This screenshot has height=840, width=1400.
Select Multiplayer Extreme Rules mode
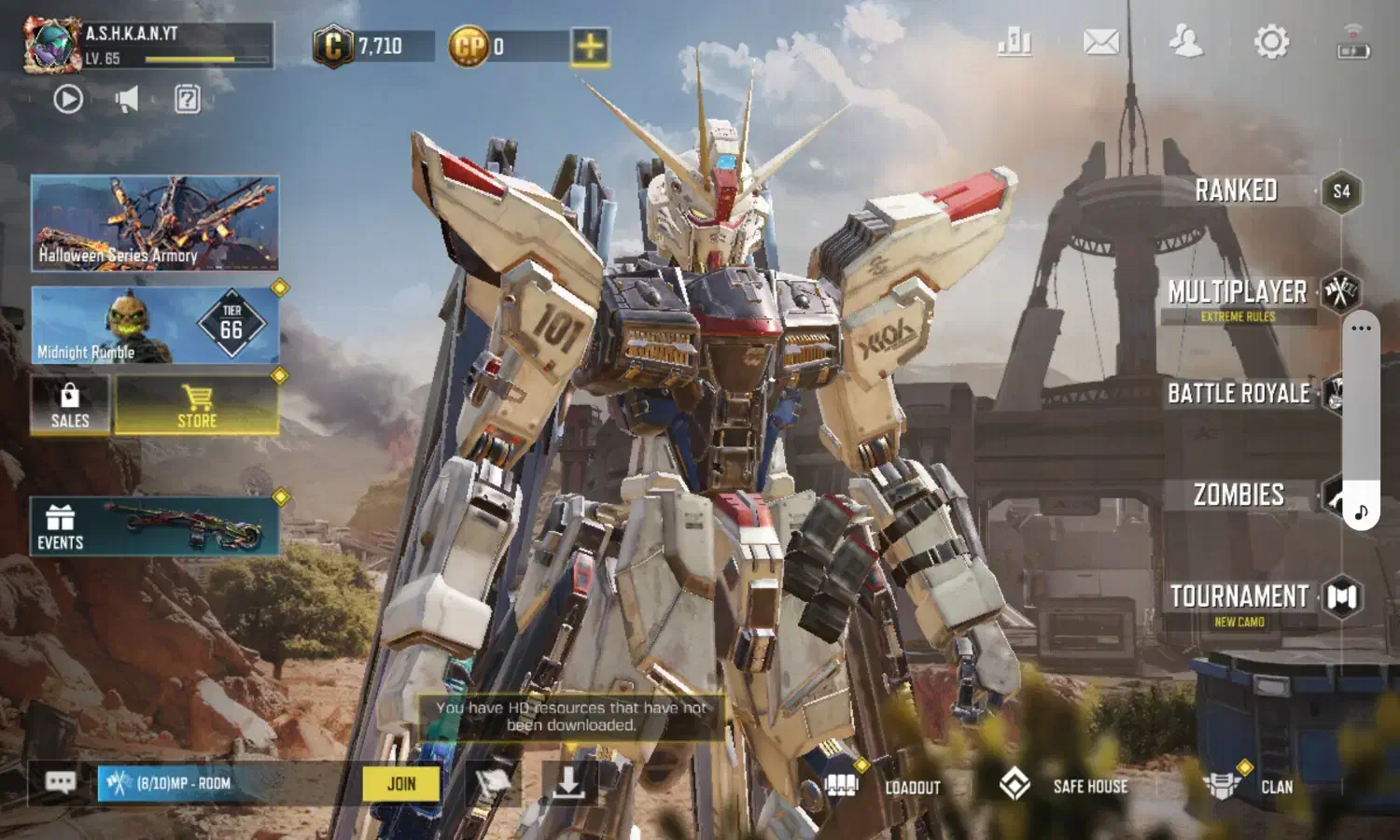pos(1239,297)
